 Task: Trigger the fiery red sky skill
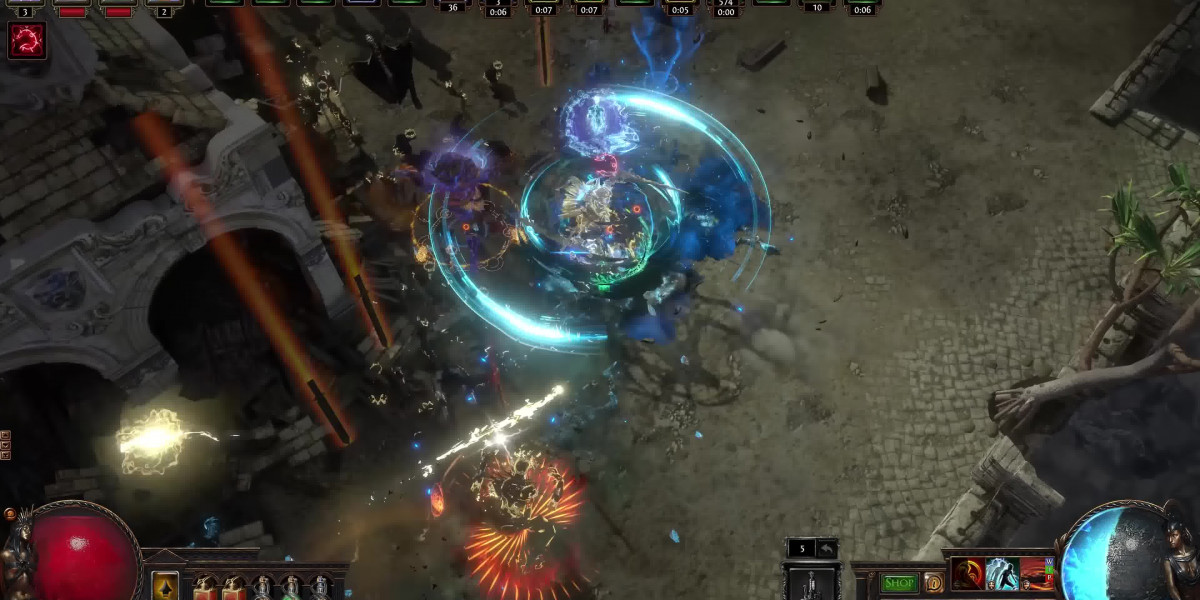tap(1037, 574)
